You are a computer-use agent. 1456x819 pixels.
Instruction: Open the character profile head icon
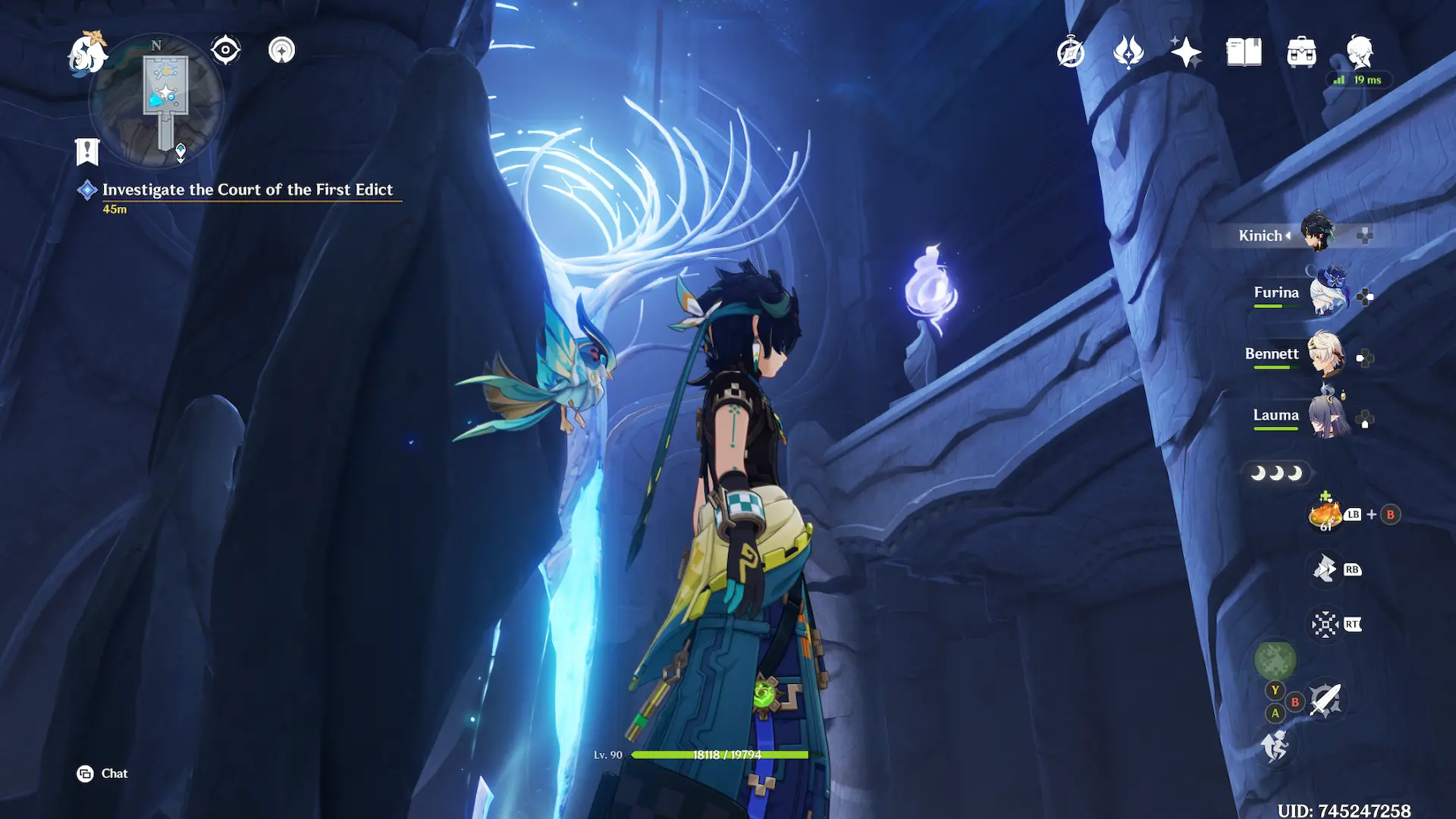1360,52
